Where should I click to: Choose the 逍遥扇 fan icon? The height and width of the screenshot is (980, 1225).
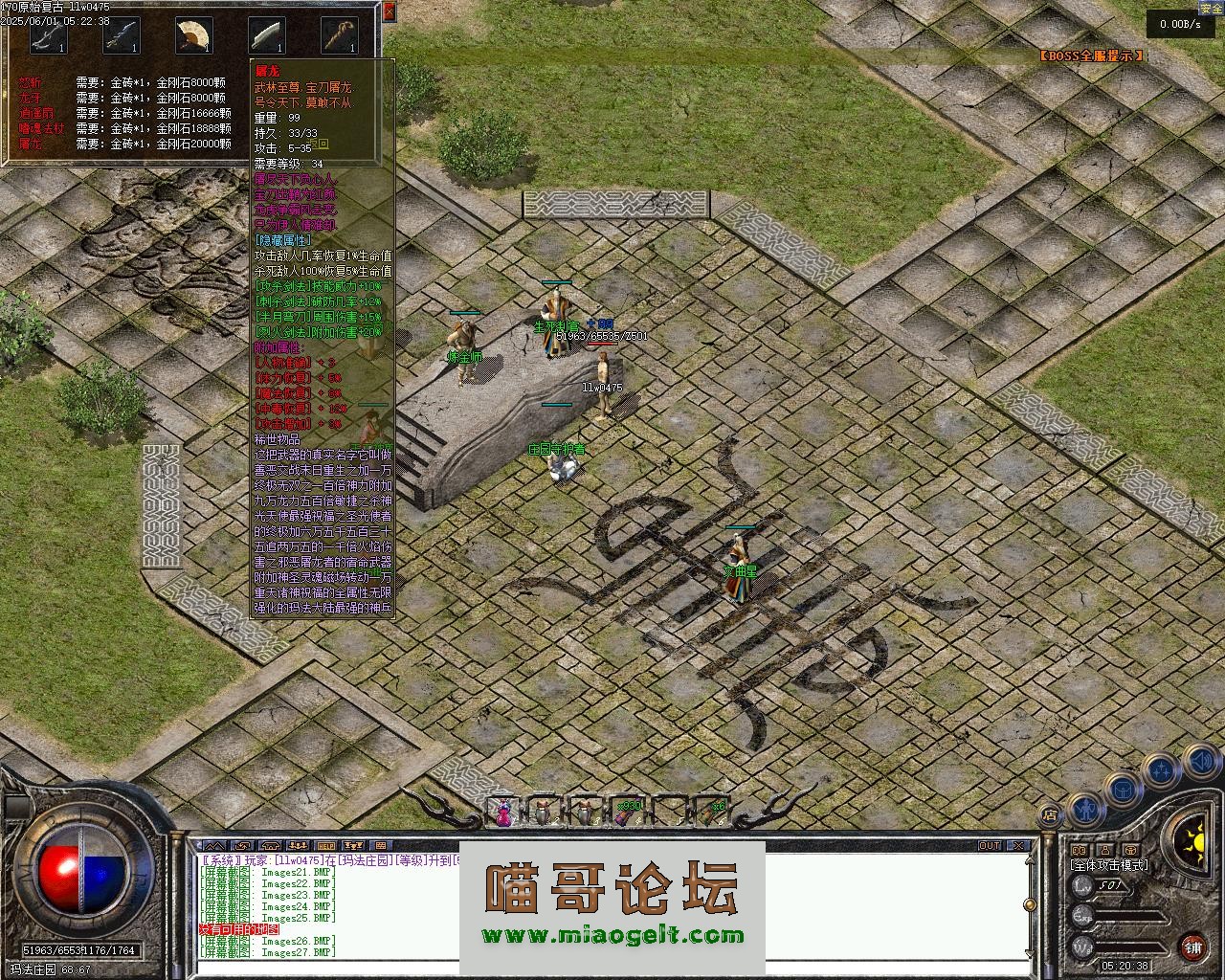[193, 35]
